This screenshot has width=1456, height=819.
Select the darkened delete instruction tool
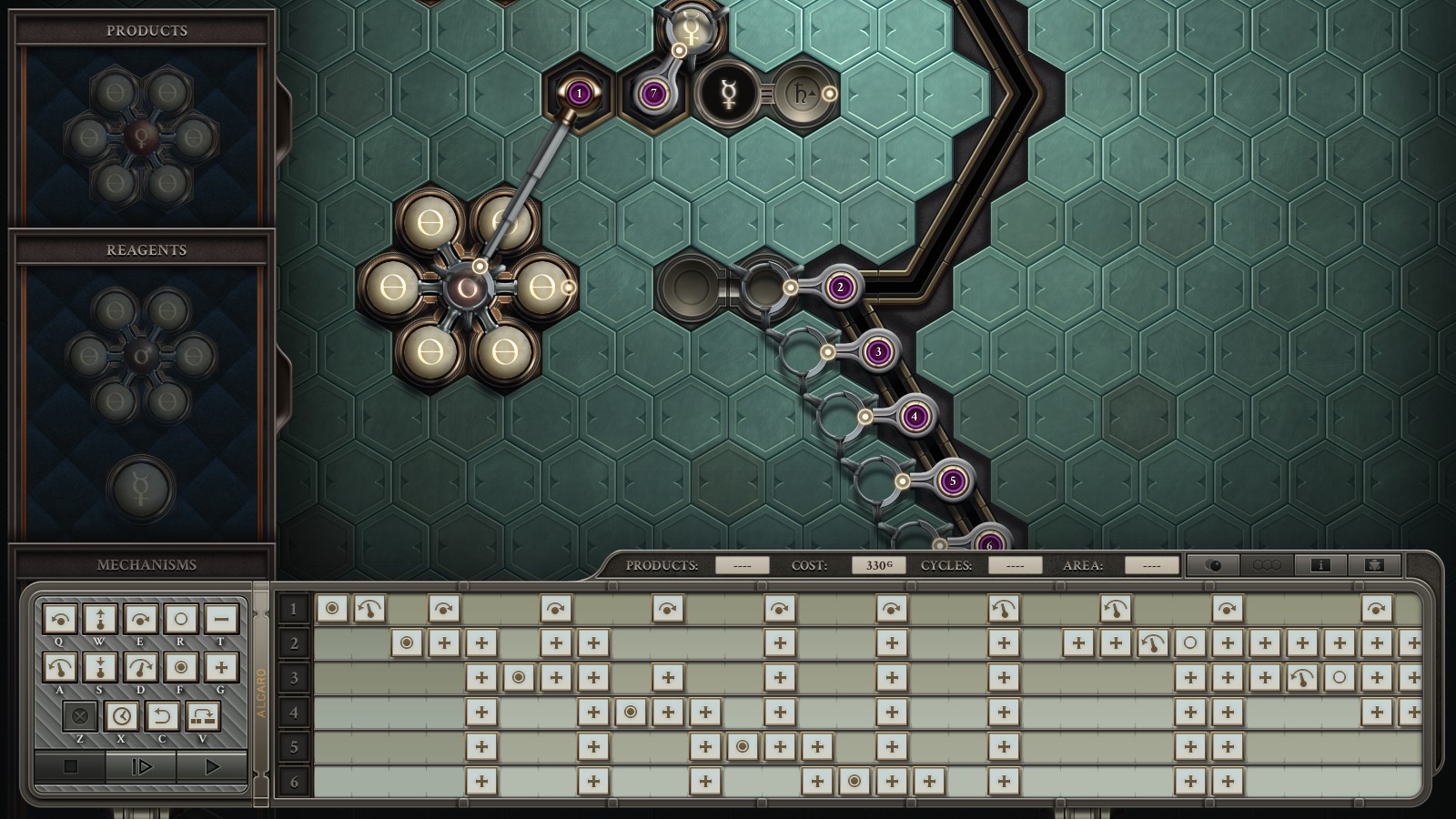81,717
